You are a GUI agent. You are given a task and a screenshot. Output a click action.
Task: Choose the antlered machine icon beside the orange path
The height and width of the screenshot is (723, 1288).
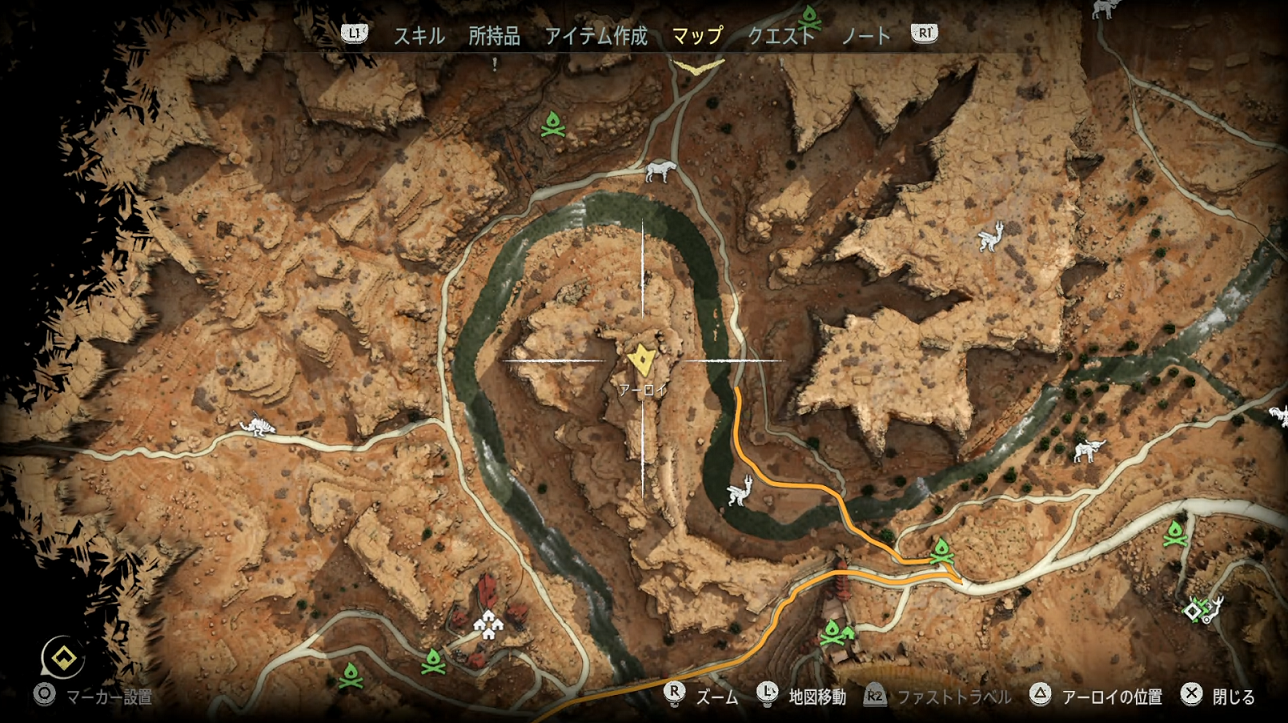738,493
